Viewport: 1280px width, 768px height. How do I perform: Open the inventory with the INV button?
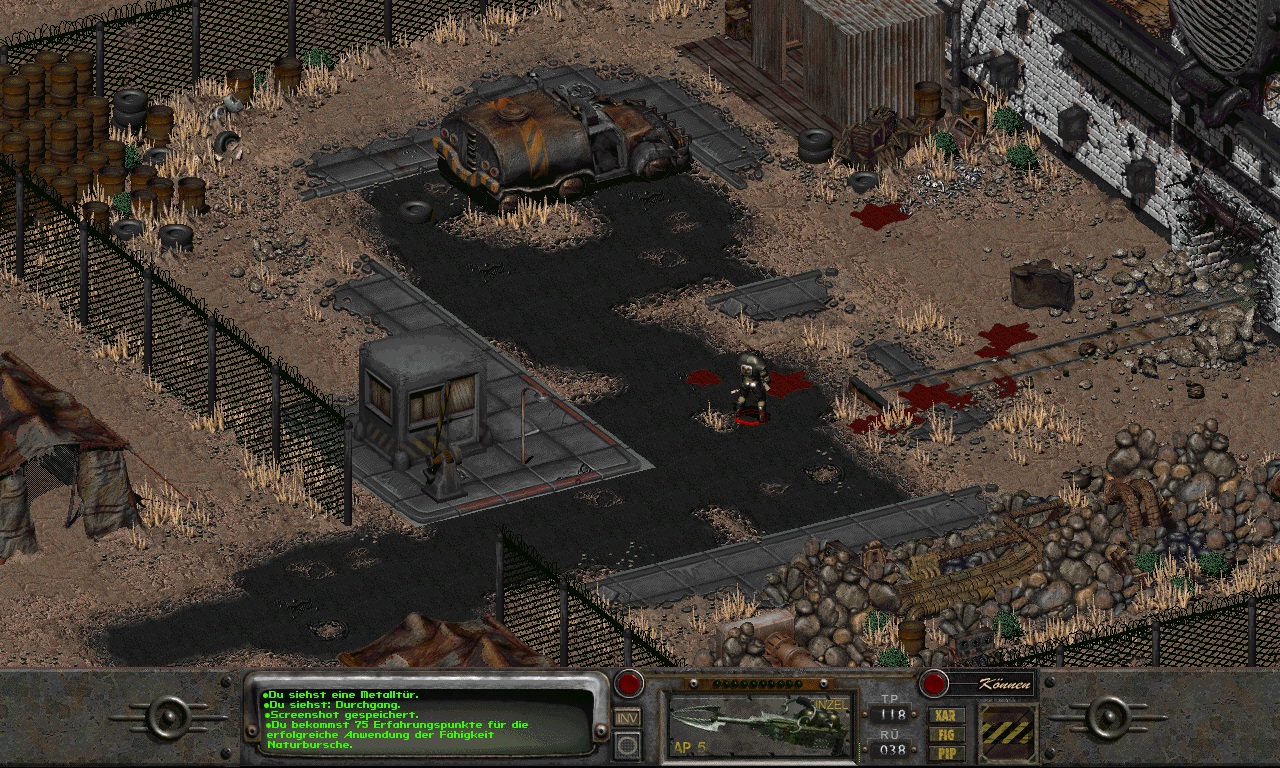(627, 717)
